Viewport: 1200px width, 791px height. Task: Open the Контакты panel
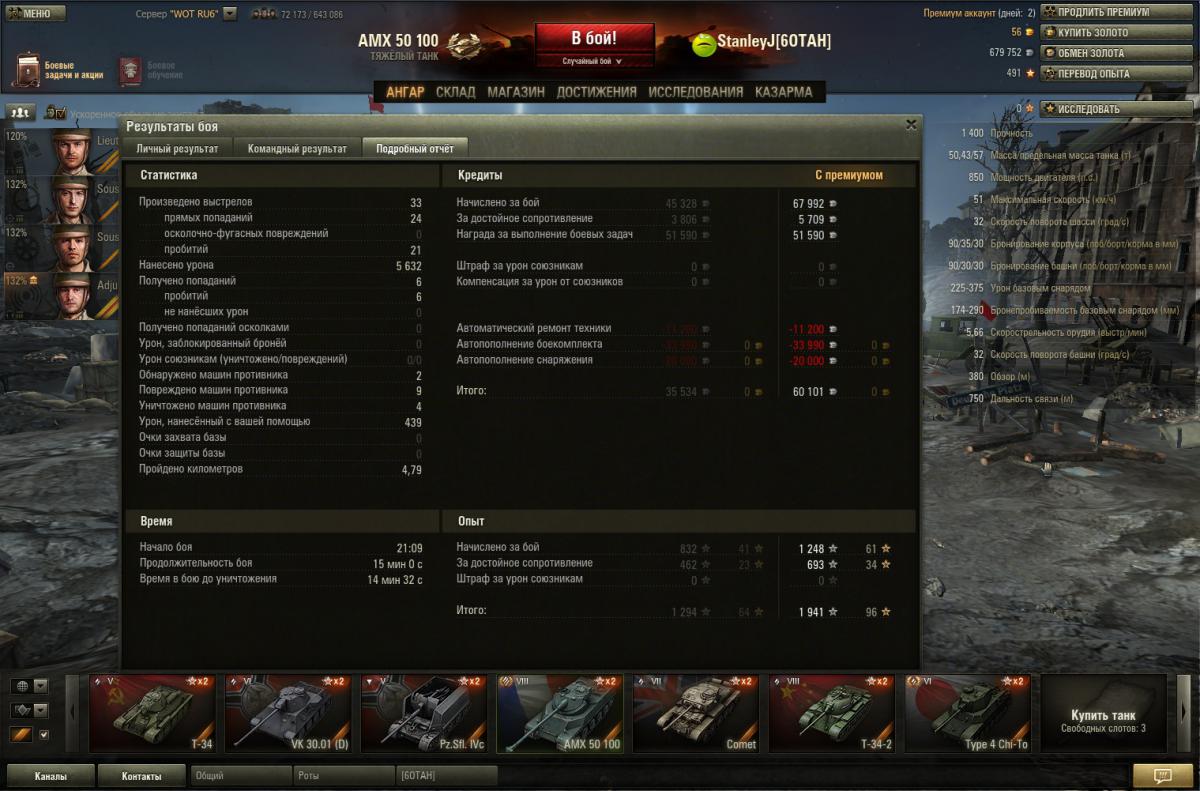(142, 775)
